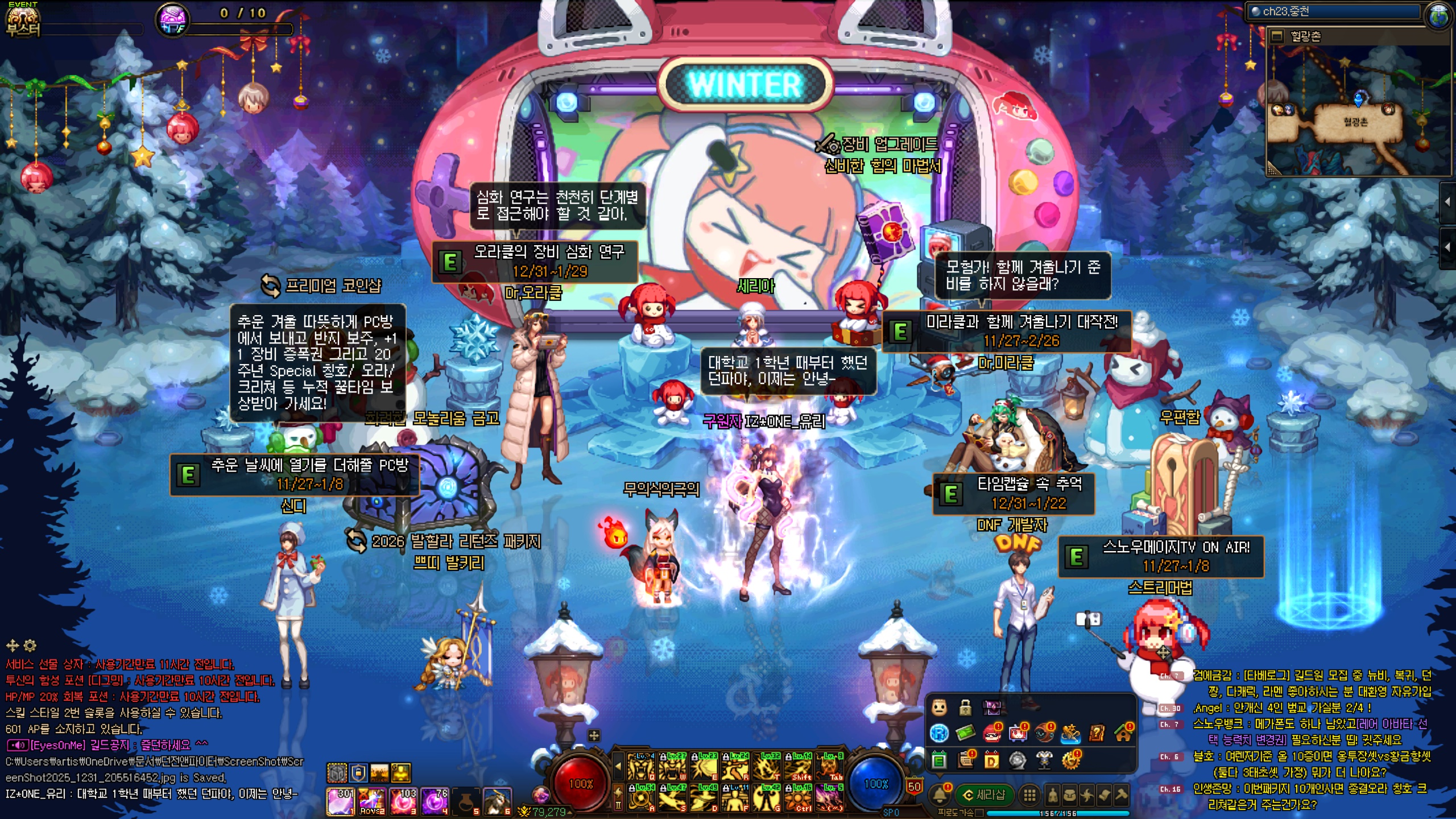Activate the skill bound to Q
1456x819 pixels.
click(x=641, y=767)
